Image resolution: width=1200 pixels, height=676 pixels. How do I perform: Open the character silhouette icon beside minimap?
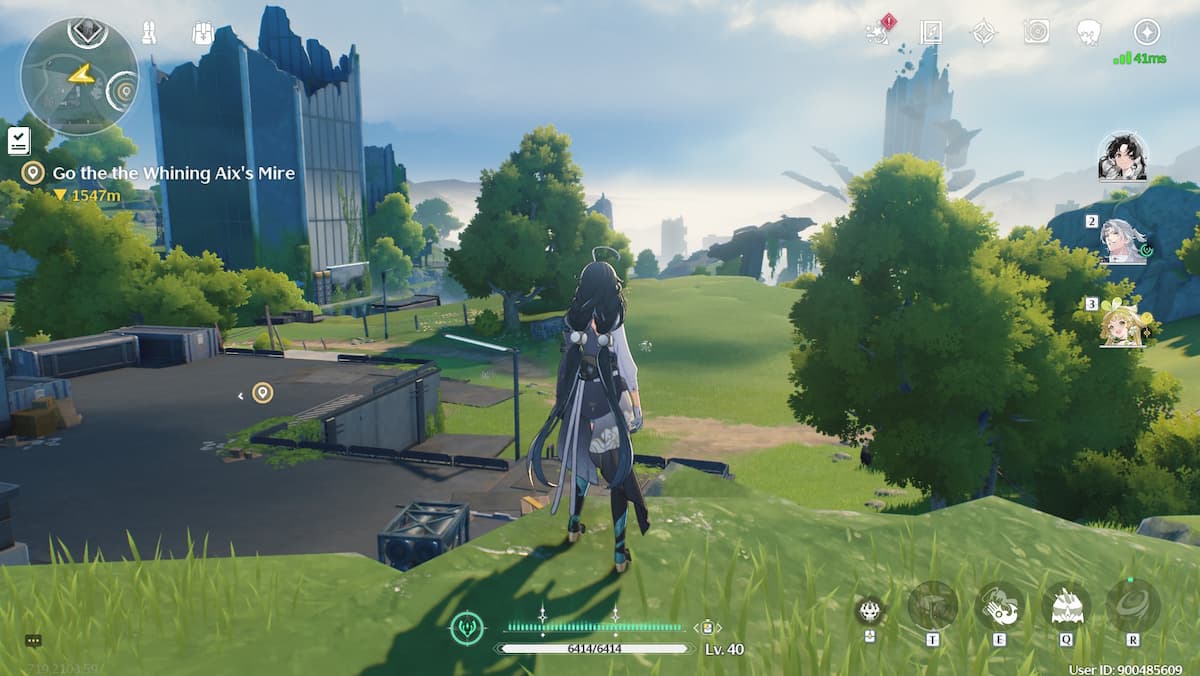point(148,33)
